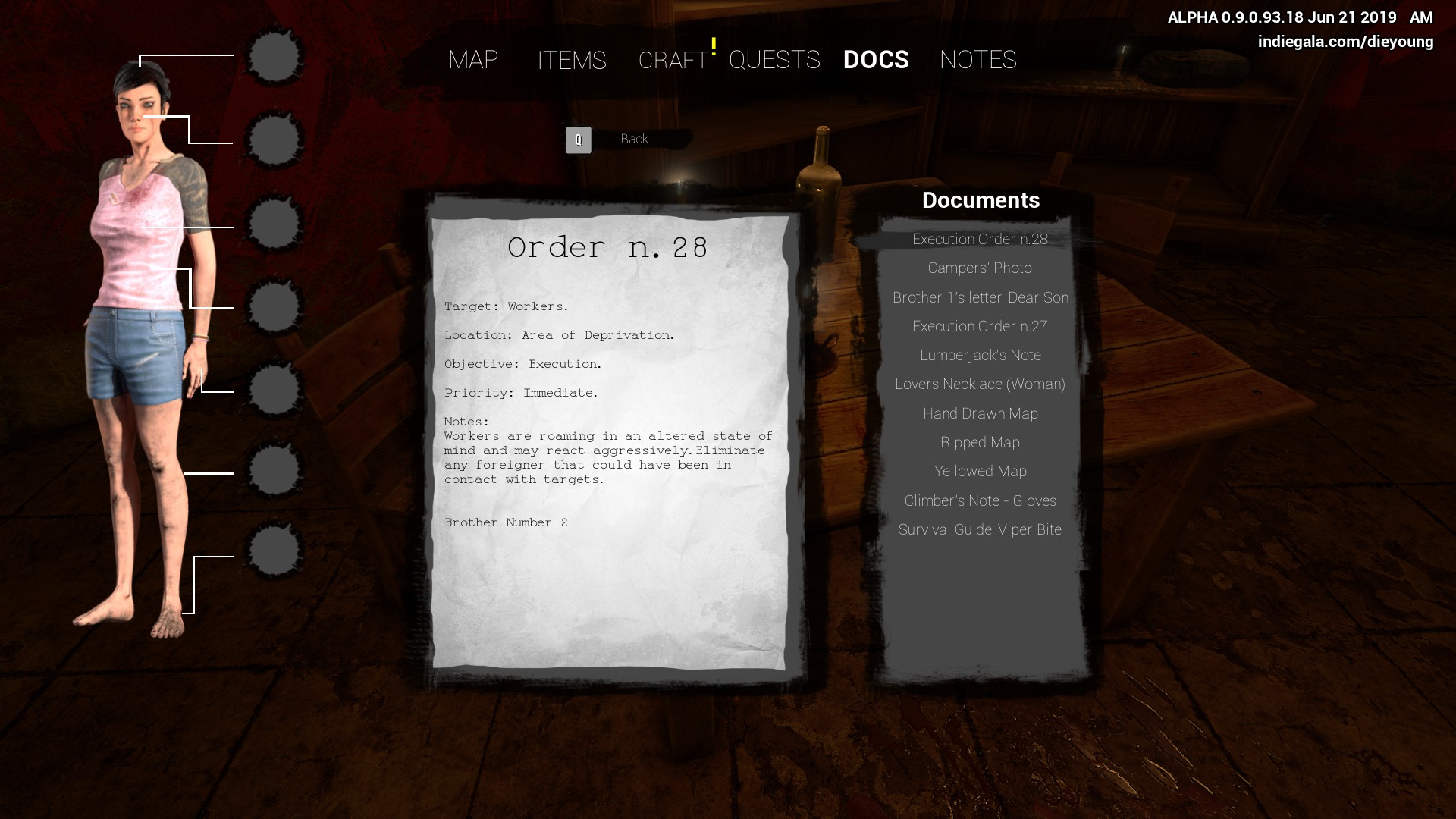Select Execution Order n.28 document
1456x819 pixels.
pyautogui.click(x=980, y=240)
